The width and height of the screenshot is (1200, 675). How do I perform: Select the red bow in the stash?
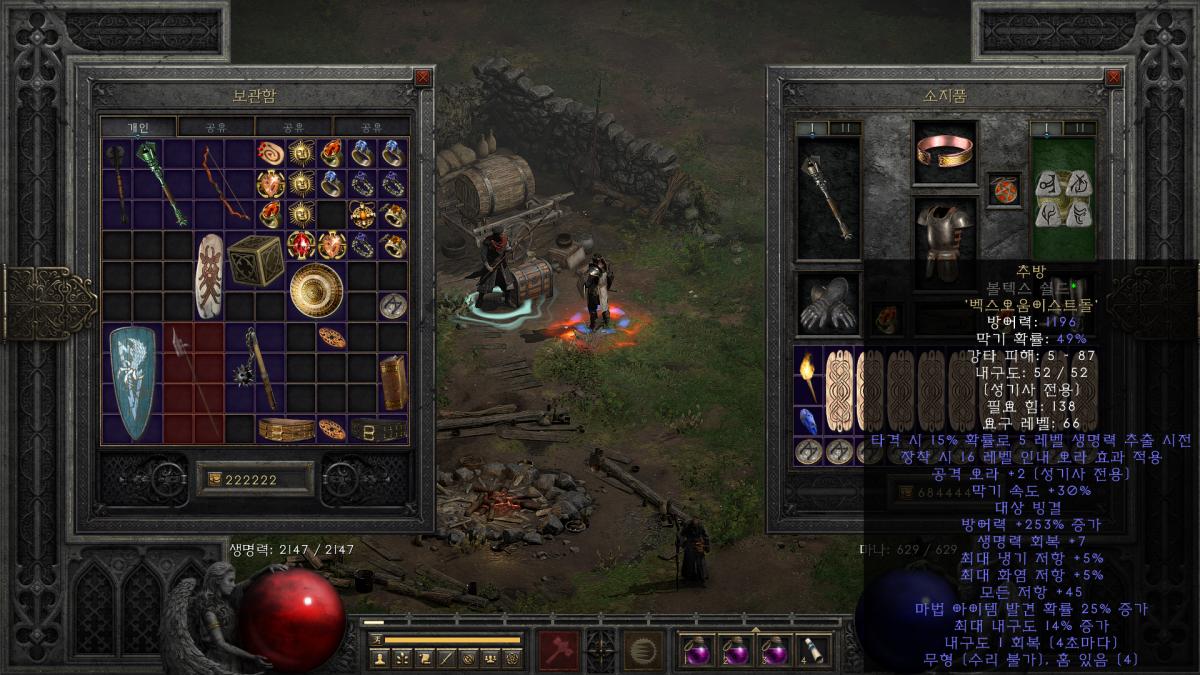coord(222,183)
